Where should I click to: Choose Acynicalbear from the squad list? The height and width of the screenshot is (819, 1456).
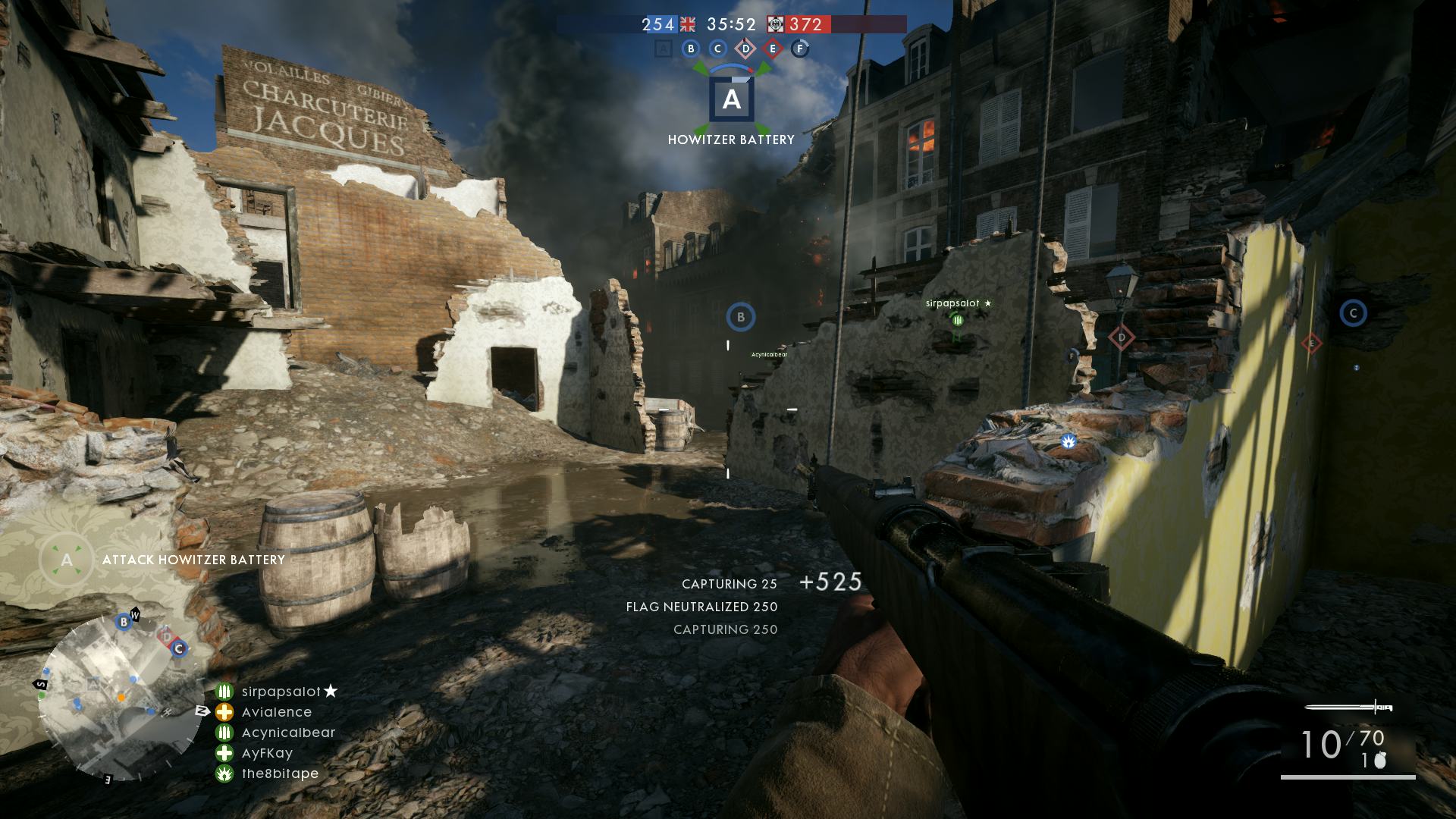(x=288, y=733)
